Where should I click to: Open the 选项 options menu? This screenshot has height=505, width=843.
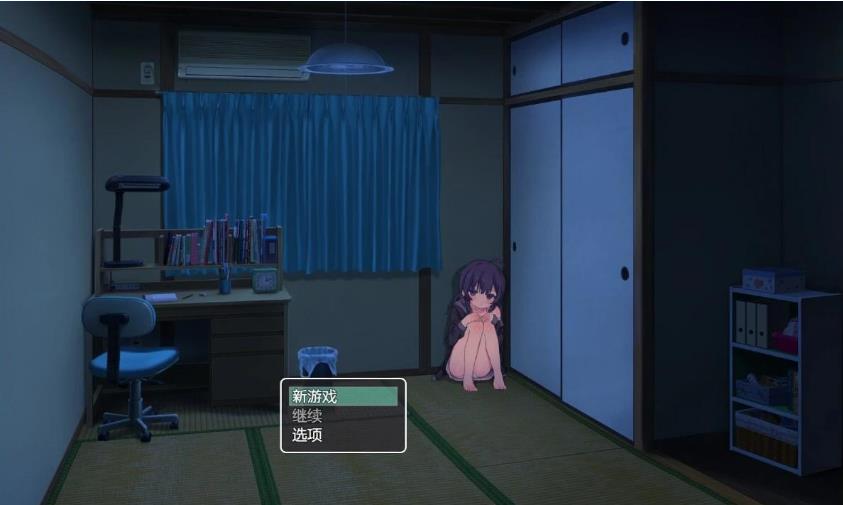coord(343,435)
